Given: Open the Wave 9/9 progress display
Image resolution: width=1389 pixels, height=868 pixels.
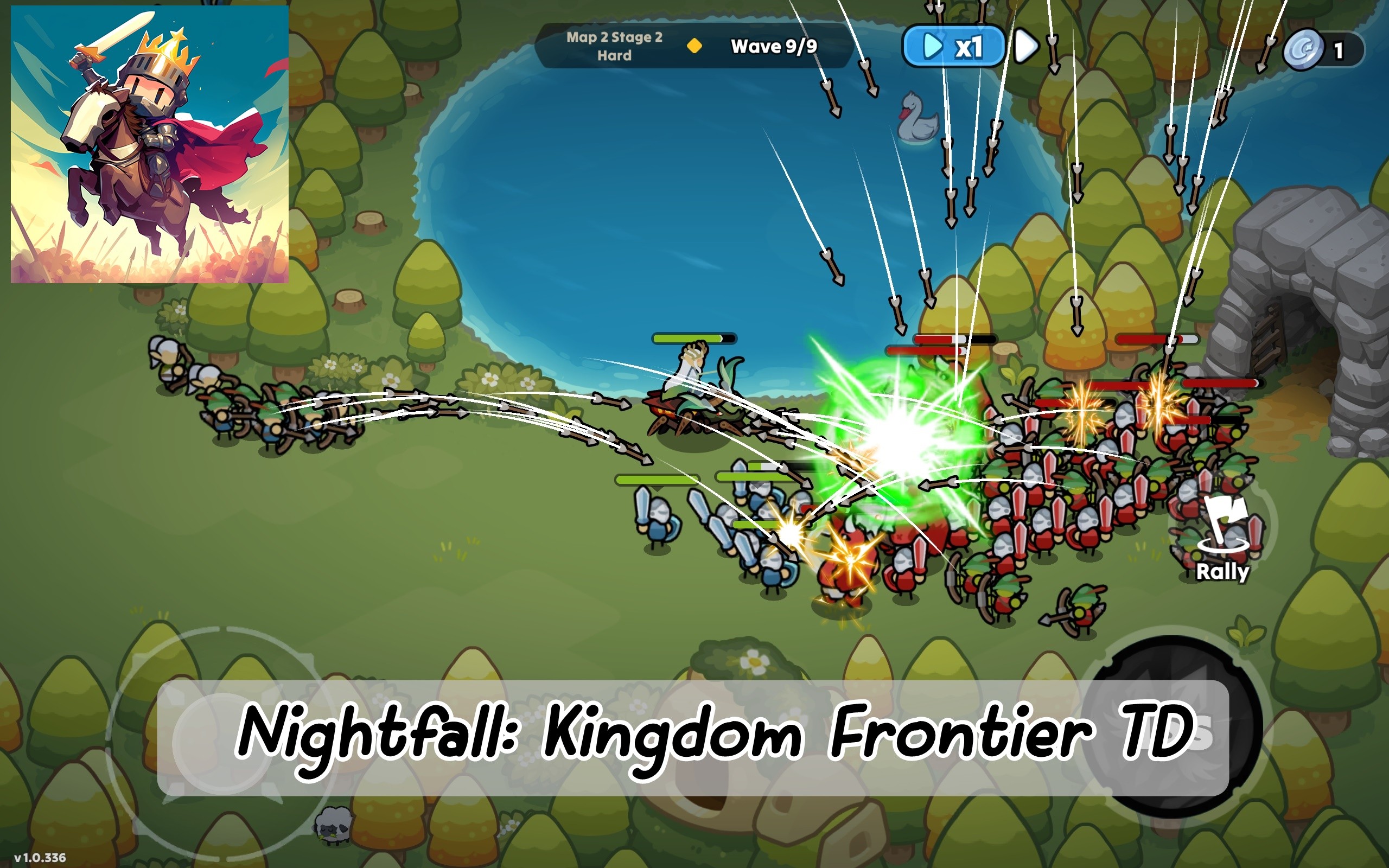Looking at the screenshot, I should [773, 47].
